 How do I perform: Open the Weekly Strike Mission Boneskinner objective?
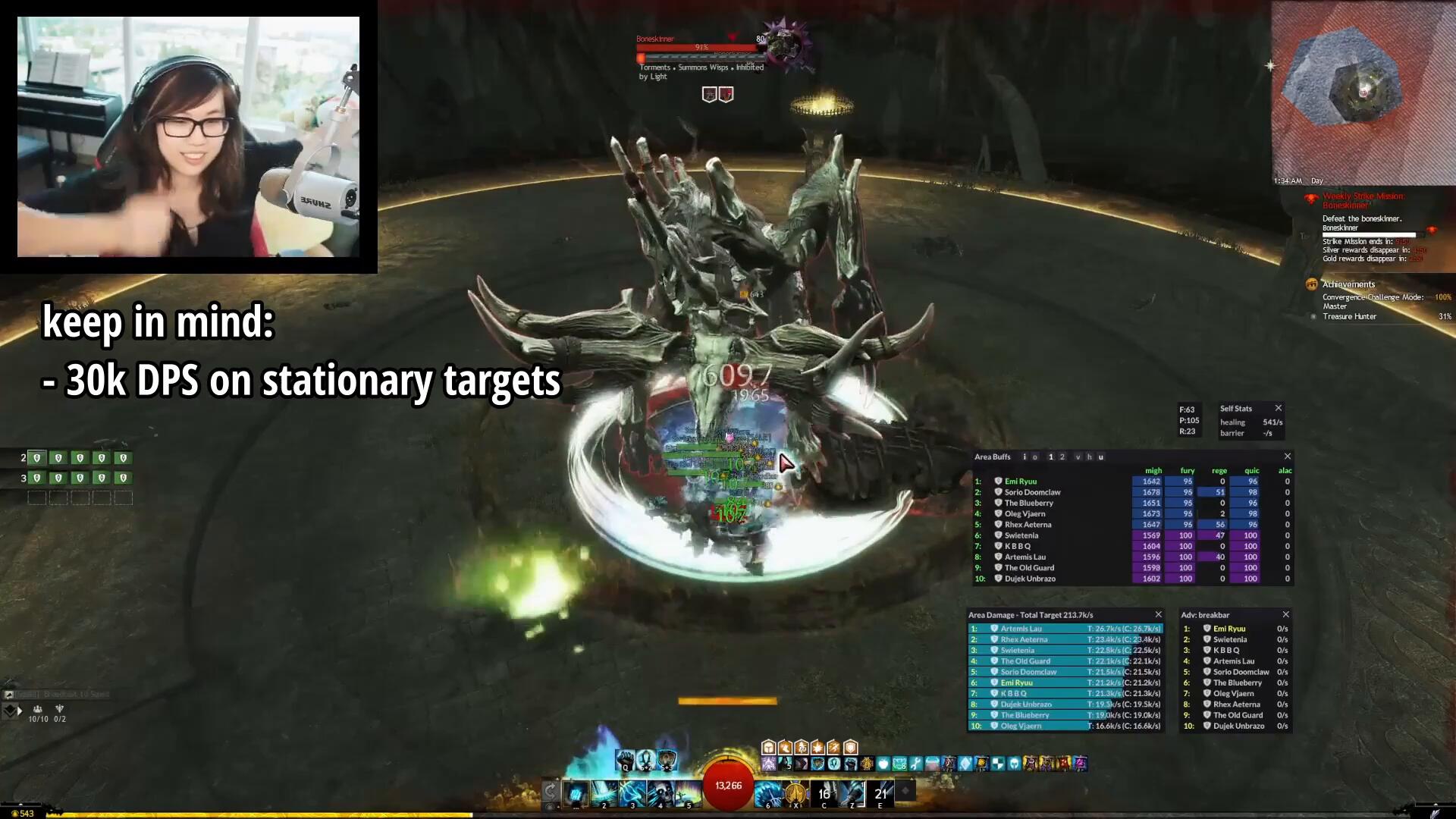pos(1363,200)
